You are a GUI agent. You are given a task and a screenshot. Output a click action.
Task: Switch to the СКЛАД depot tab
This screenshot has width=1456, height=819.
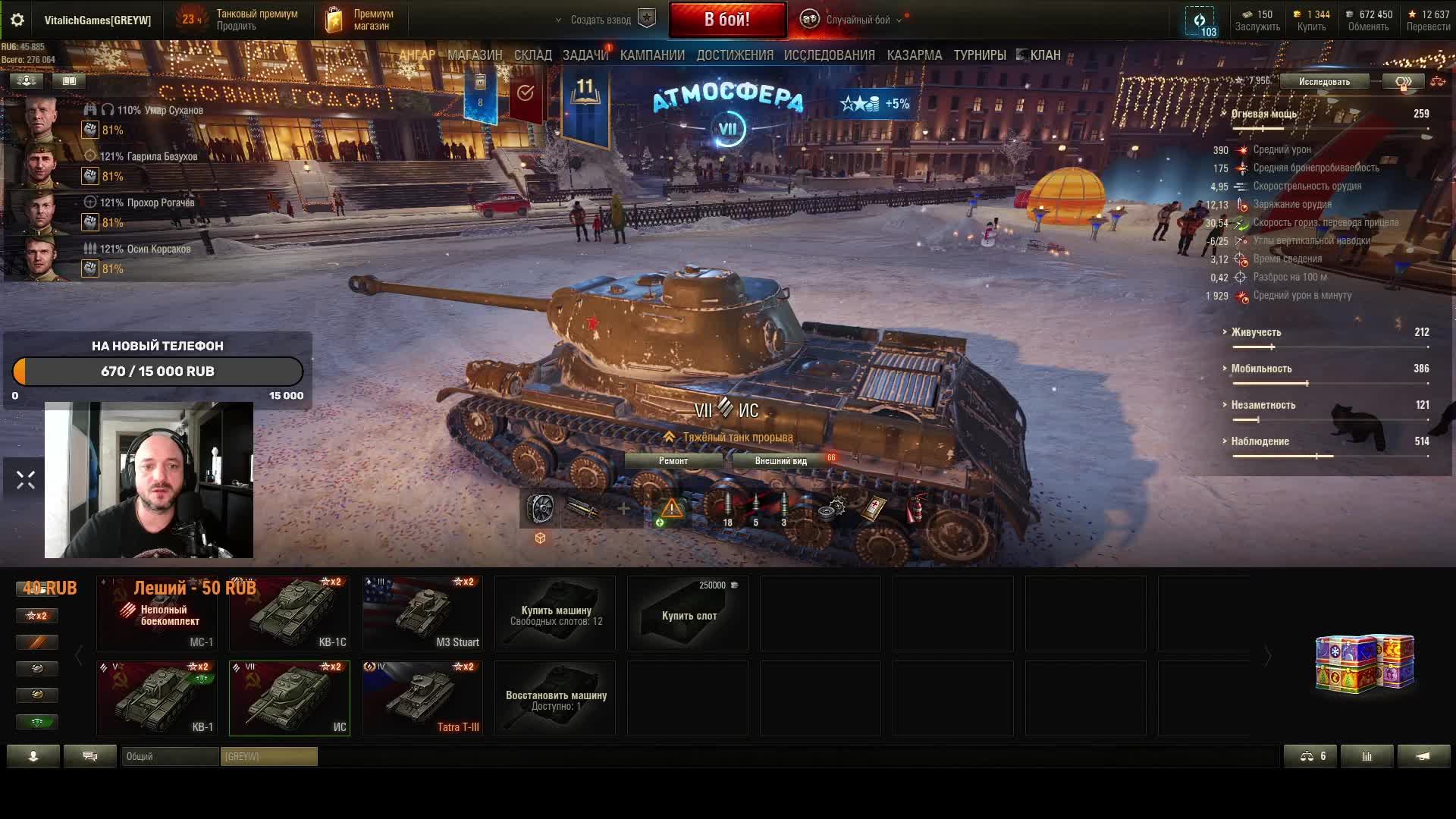(x=532, y=55)
